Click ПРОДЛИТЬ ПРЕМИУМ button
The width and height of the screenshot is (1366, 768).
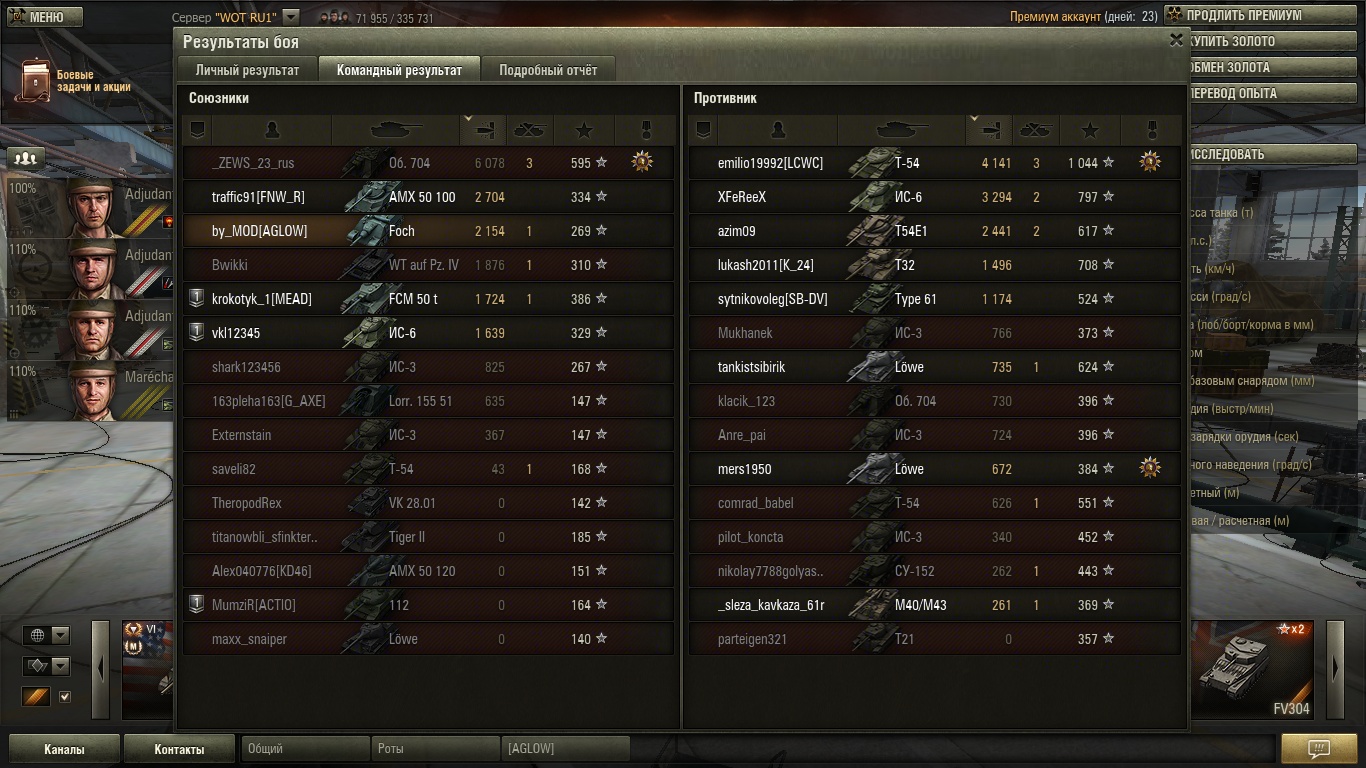click(1244, 16)
